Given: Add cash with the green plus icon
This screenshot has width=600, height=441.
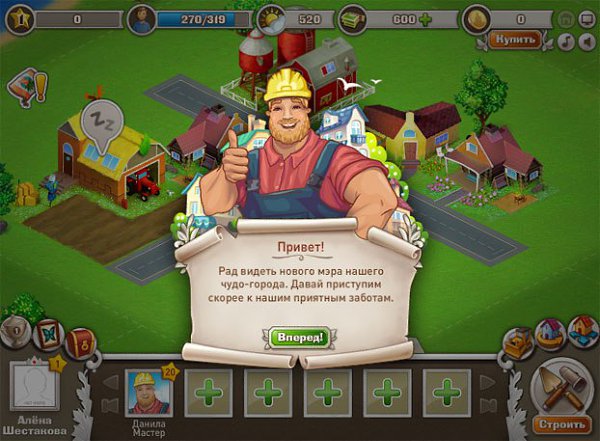Looking at the screenshot, I should [x=425, y=19].
